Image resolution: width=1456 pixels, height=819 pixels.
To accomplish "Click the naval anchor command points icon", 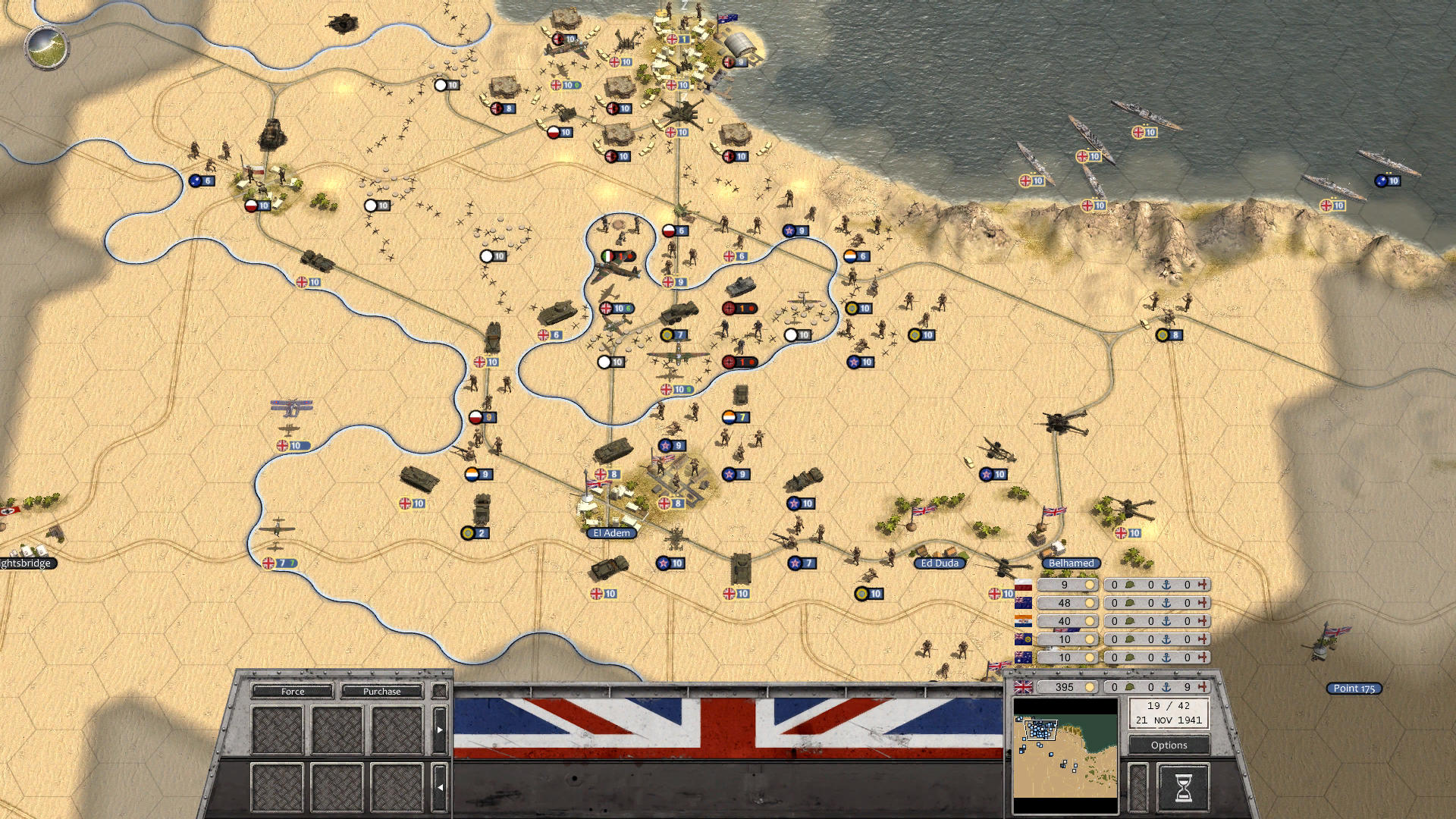I will click(1168, 688).
